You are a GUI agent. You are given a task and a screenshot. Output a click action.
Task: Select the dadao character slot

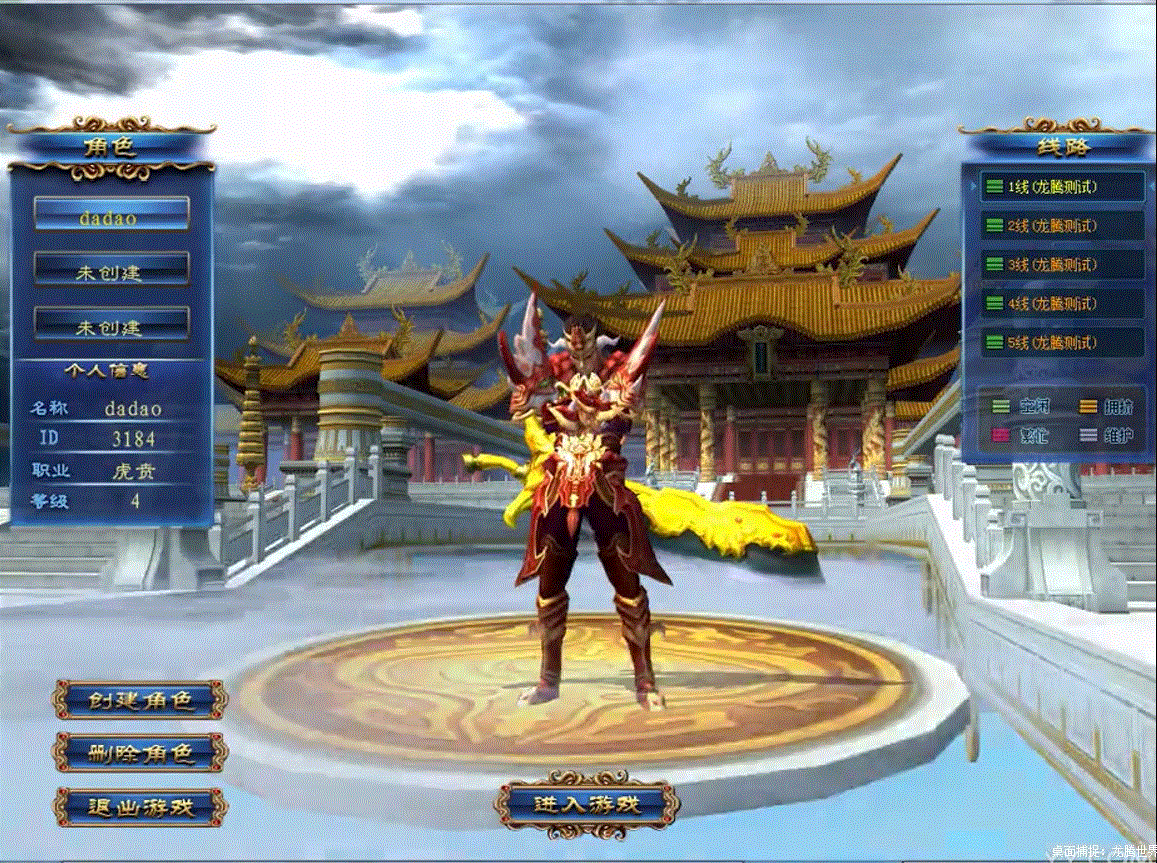pos(111,213)
